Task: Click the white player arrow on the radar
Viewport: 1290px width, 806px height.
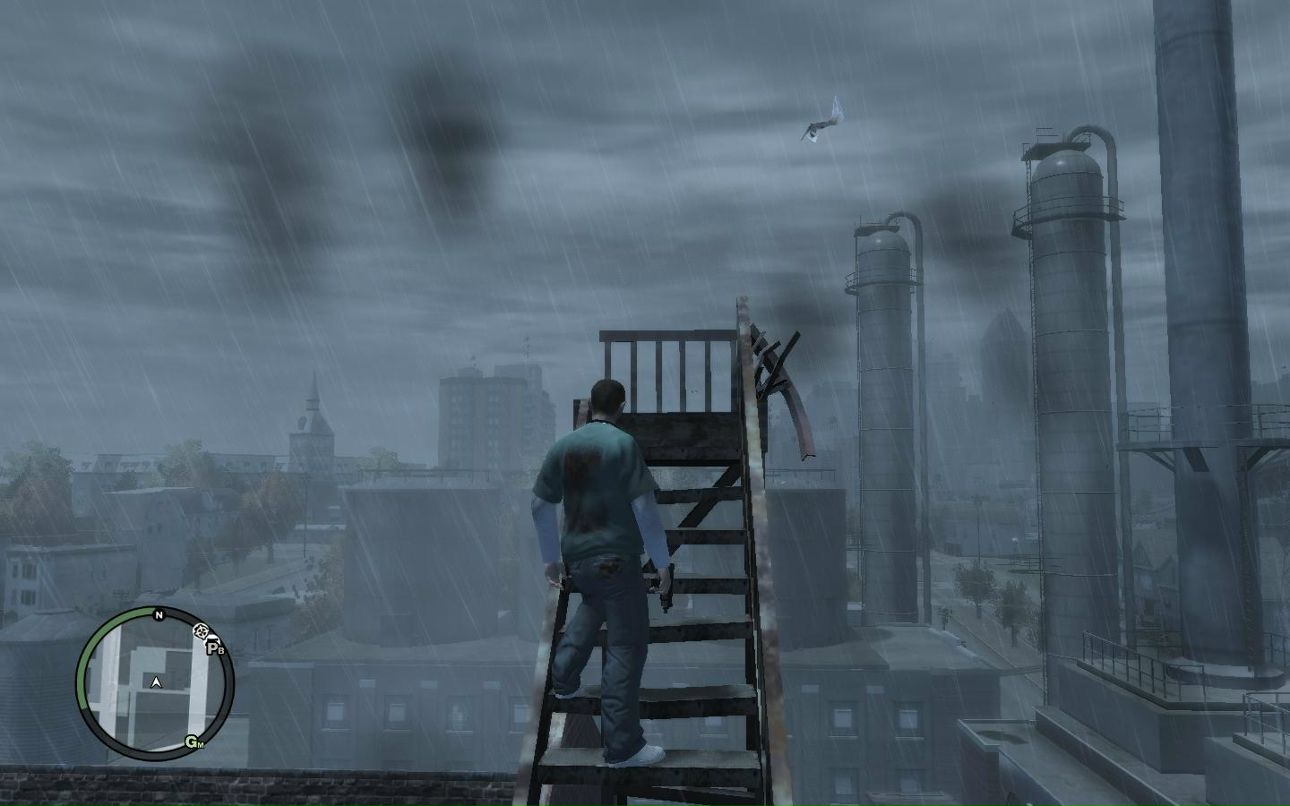Action: [x=156, y=682]
